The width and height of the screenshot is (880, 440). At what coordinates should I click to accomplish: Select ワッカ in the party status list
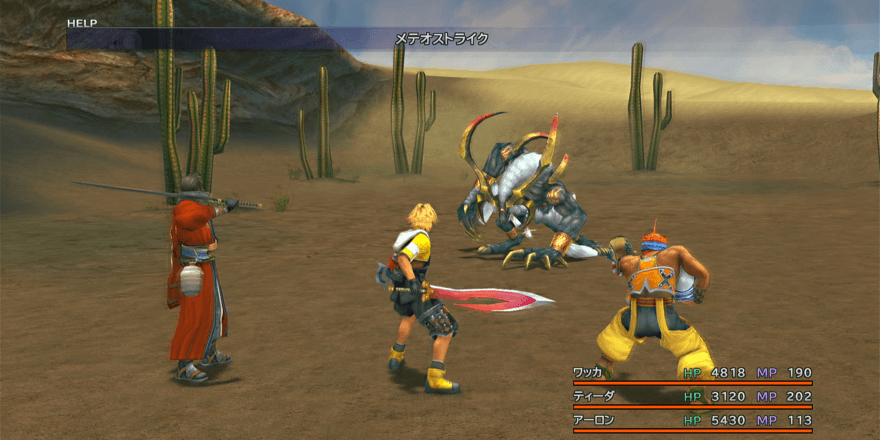tap(587, 373)
